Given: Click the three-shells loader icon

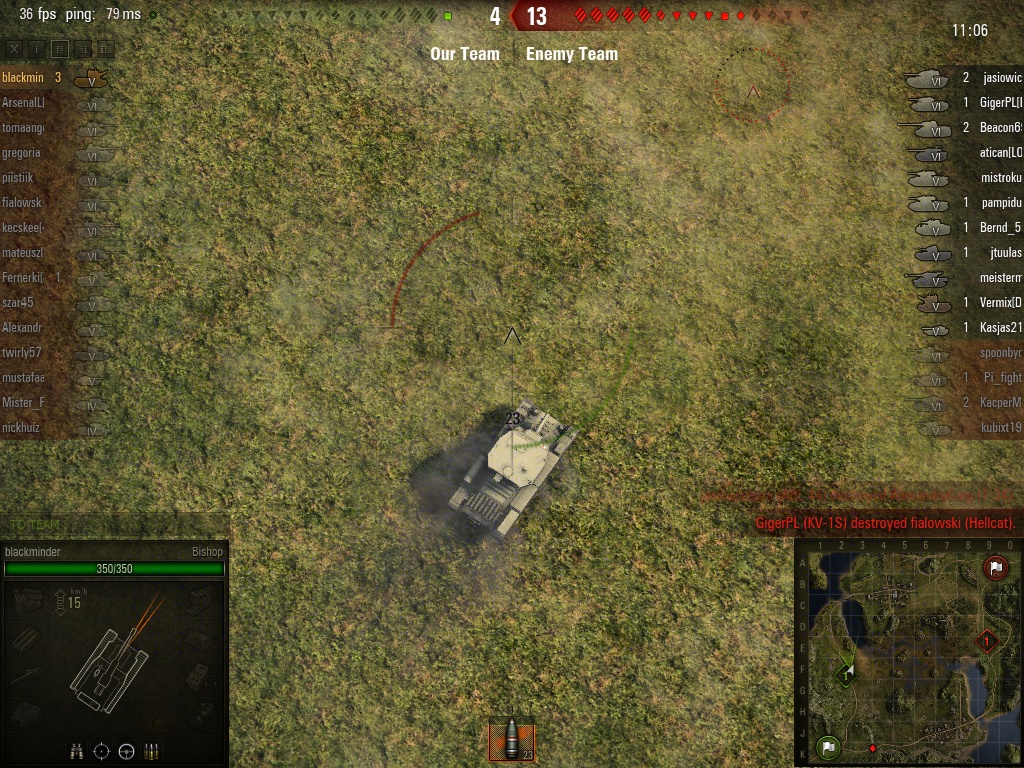Looking at the screenshot, I should 151,750.
